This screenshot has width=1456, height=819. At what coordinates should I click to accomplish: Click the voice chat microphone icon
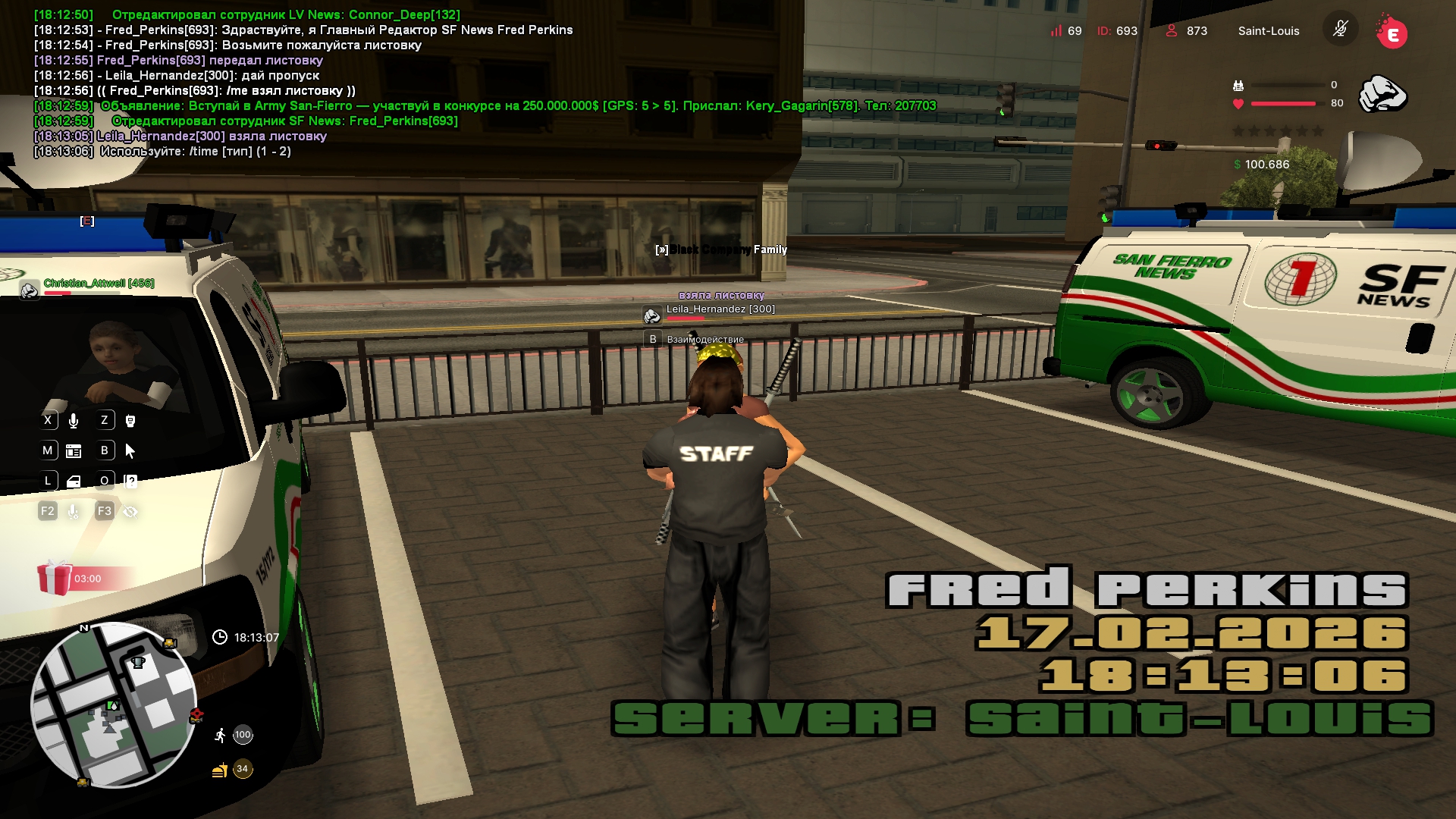(74, 420)
